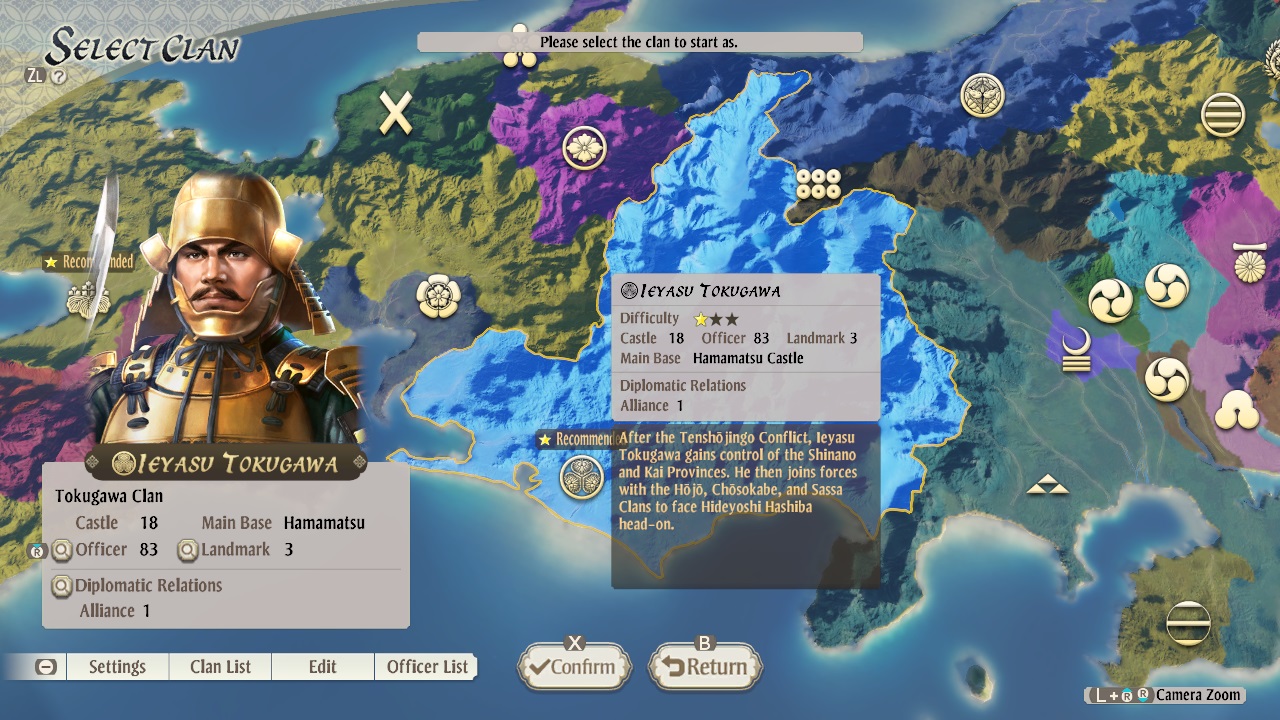Screen dimensions: 1280x720
Task: Click the large triple tomoe clan crest
Action: [1166, 284]
